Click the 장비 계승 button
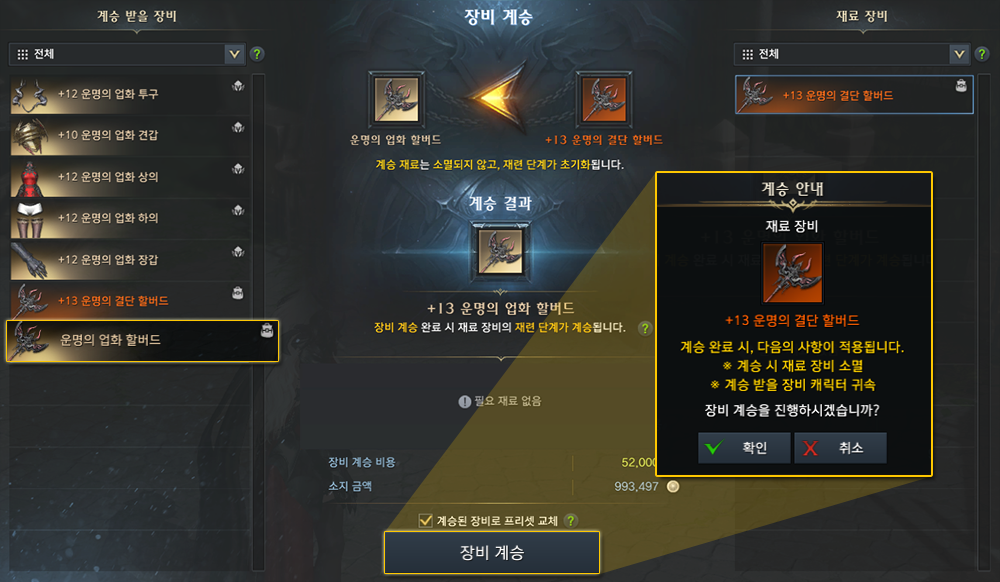The height and width of the screenshot is (582, 1000). [x=491, y=553]
